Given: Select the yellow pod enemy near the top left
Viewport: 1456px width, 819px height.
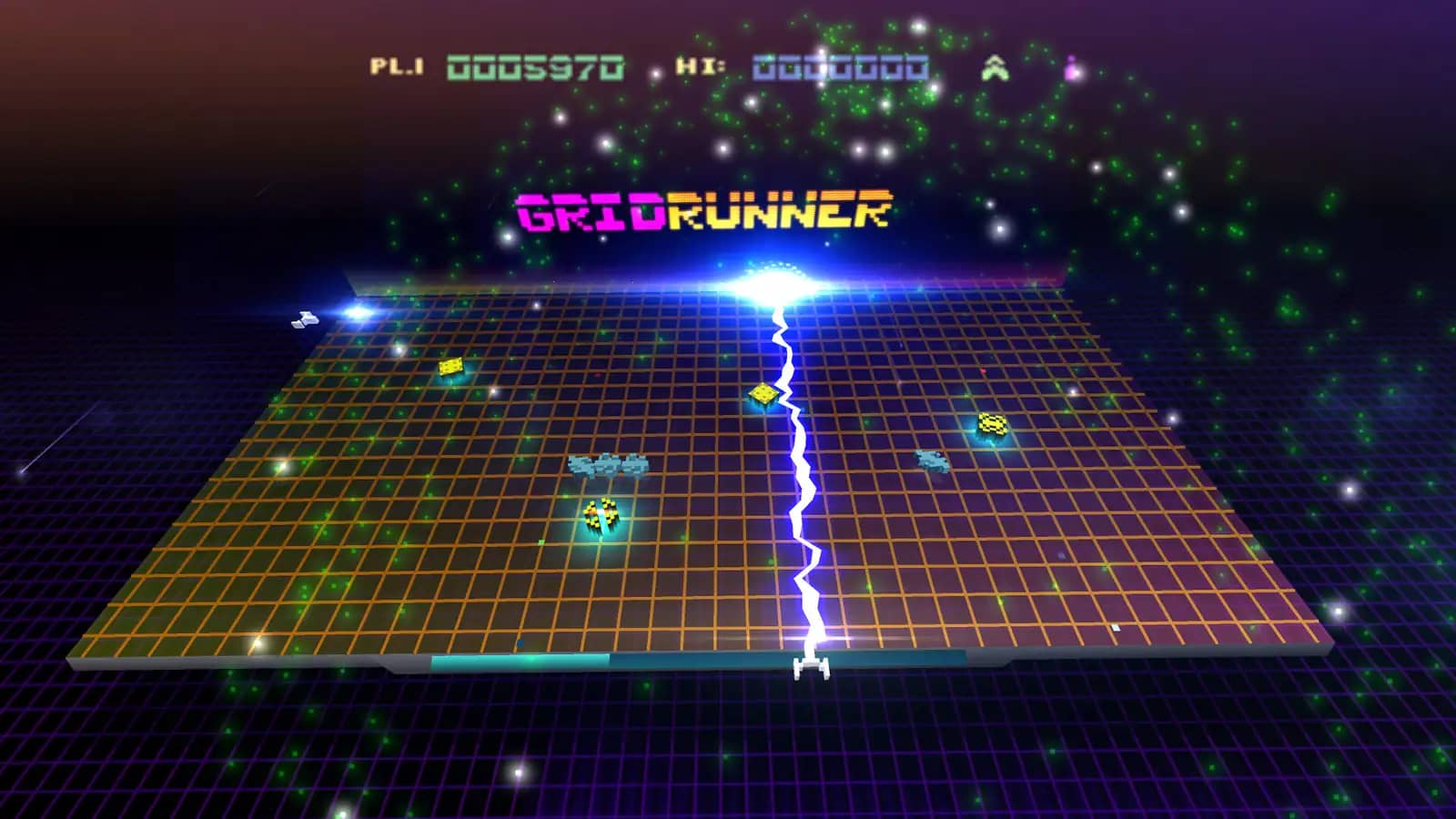Looking at the screenshot, I should click(x=452, y=367).
